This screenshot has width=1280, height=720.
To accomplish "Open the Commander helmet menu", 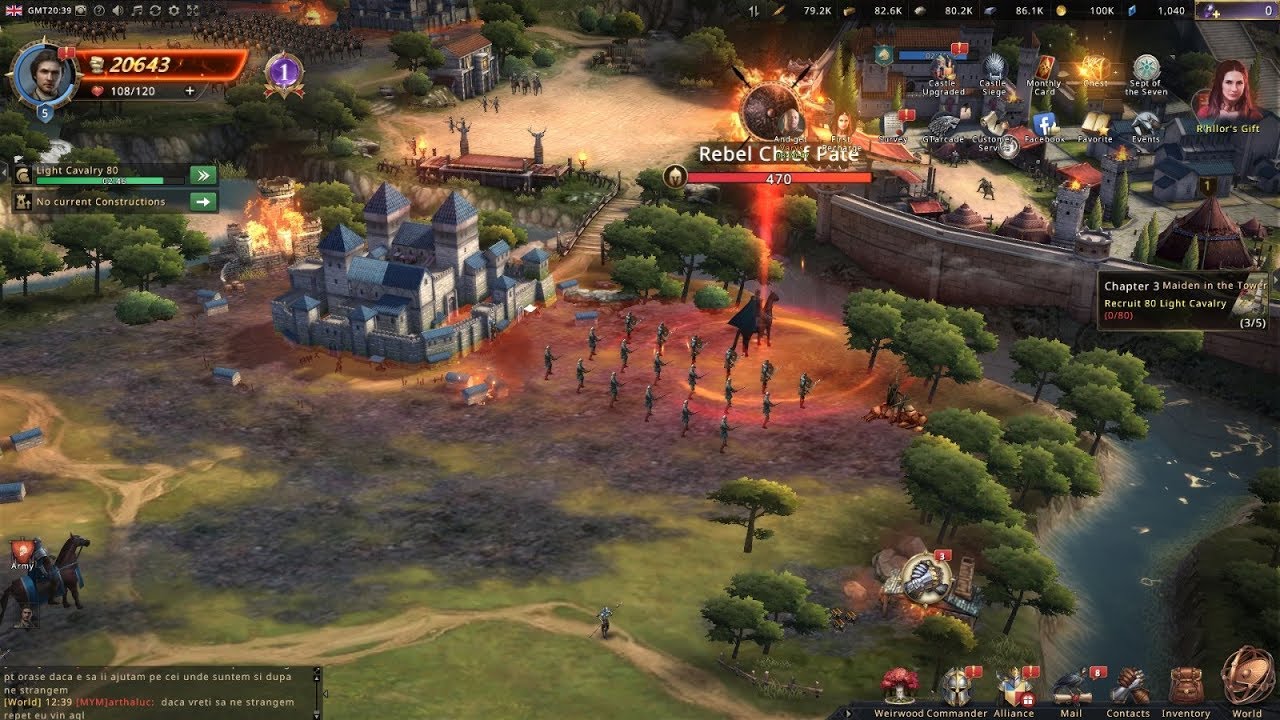I will (x=956, y=686).
